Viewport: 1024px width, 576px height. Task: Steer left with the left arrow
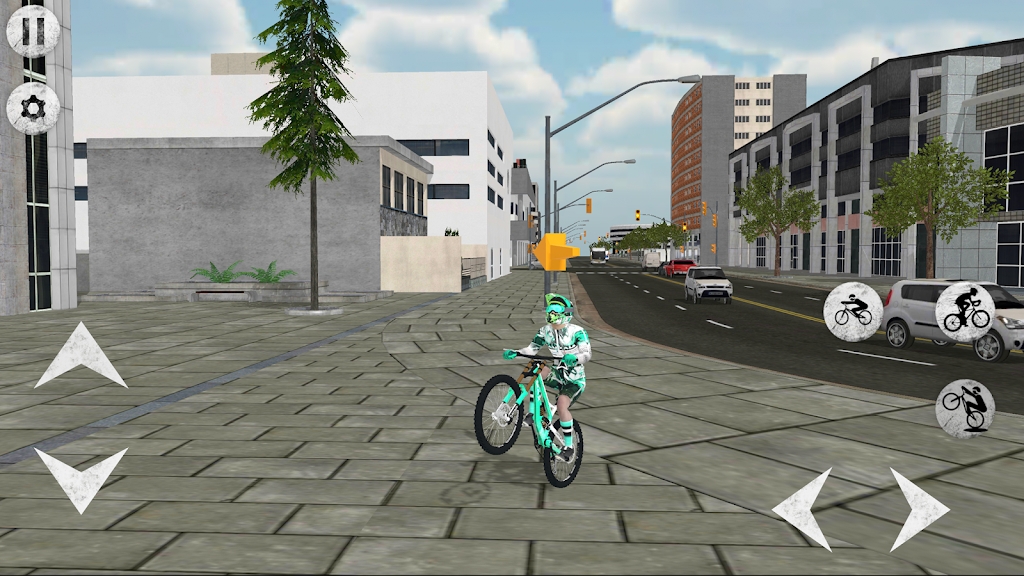[803, 508]
